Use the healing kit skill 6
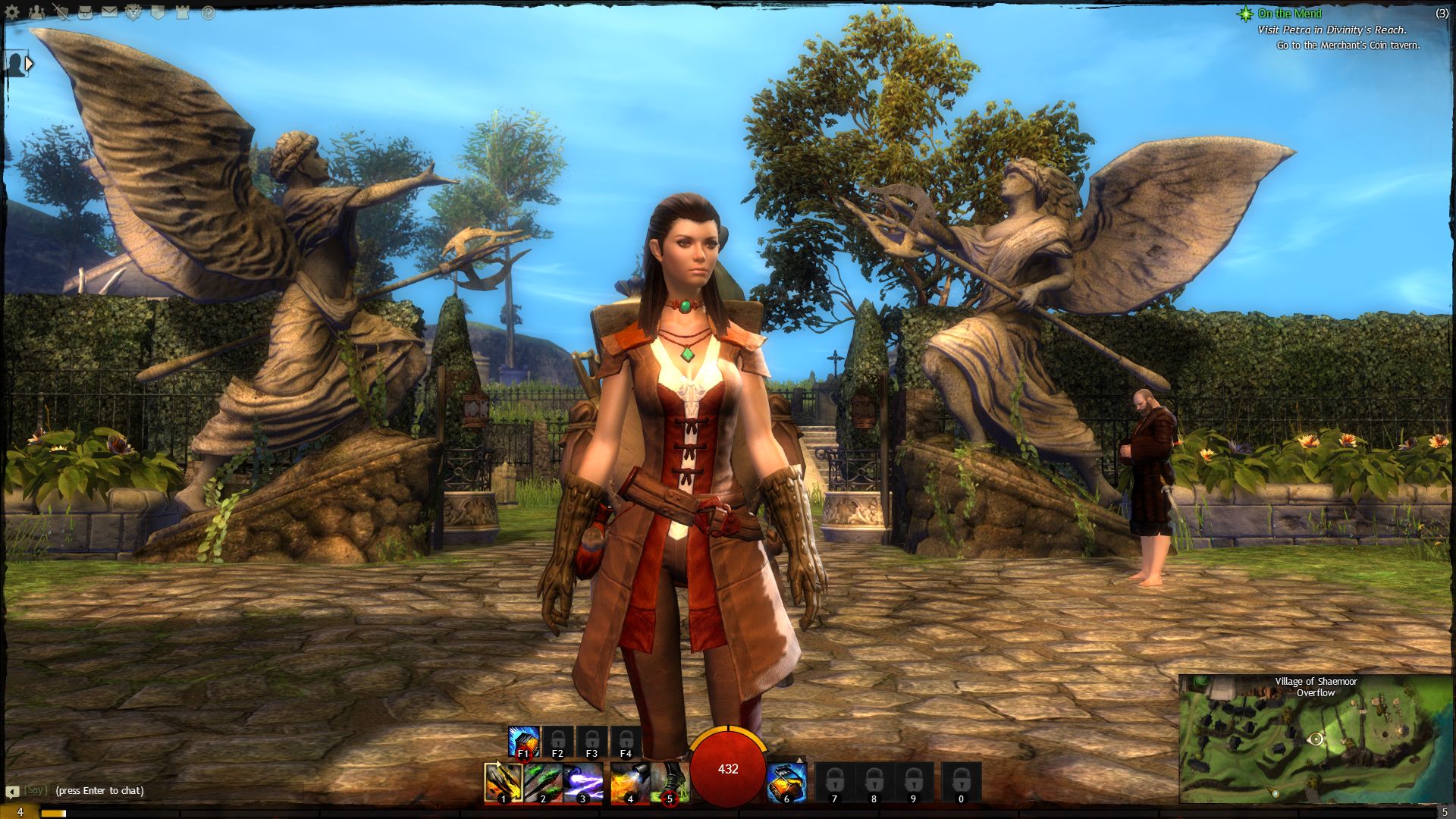This screenshot has width=1456, height=819. point(786,782)
